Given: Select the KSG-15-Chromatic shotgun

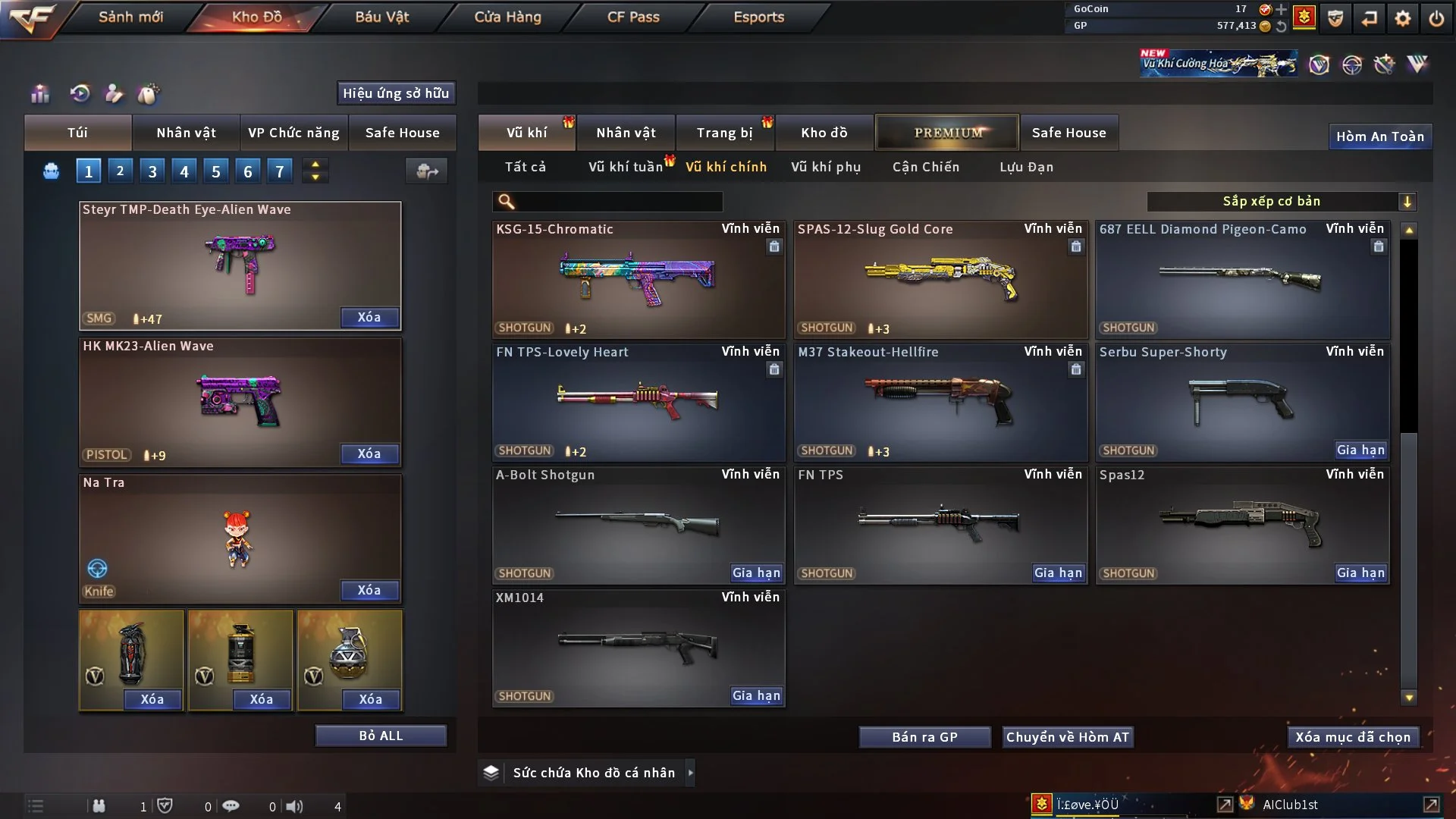Looking at the screenshot, I should (x=638, y=279).
